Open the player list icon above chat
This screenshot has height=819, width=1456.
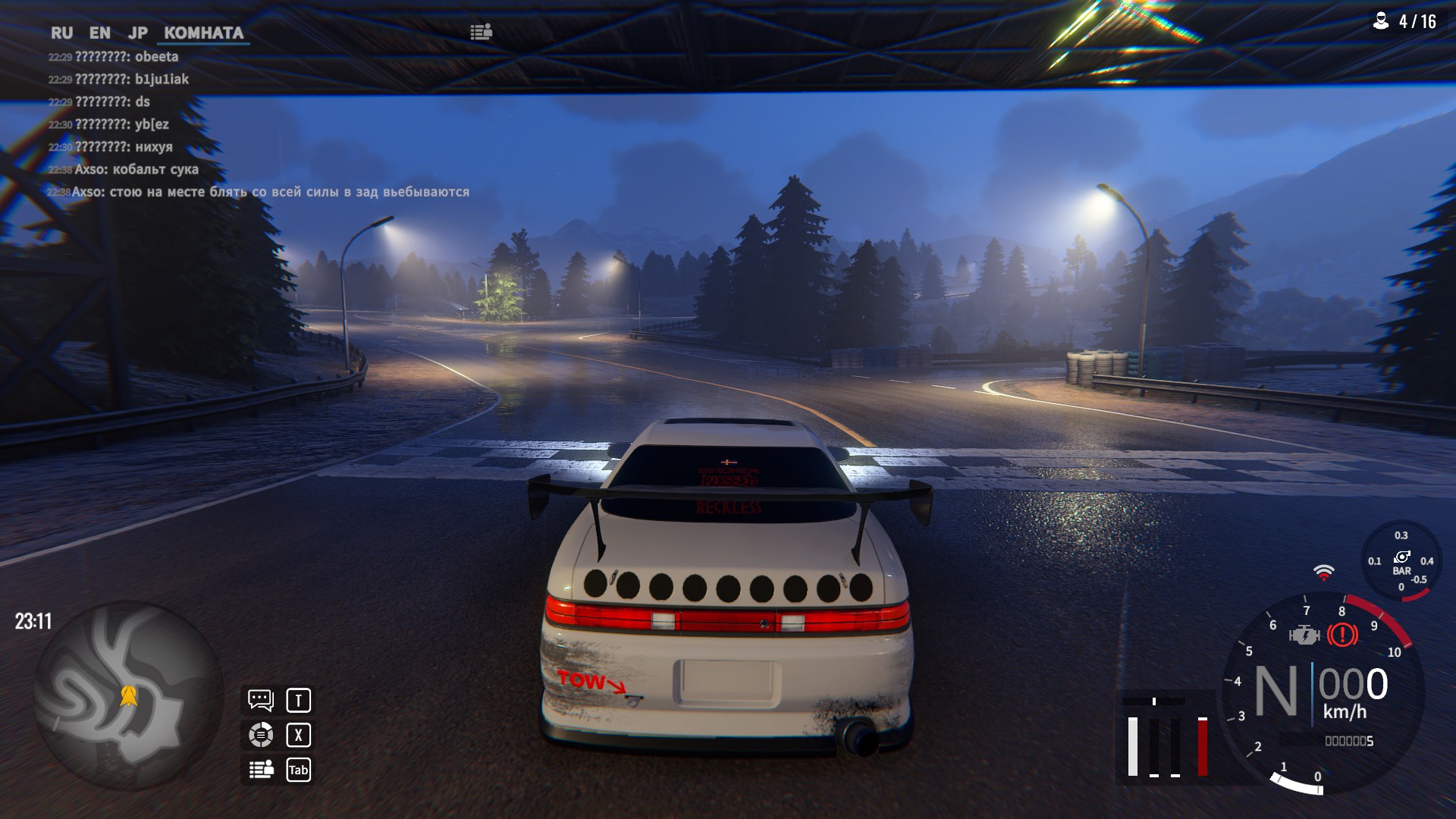pos(481,32)
